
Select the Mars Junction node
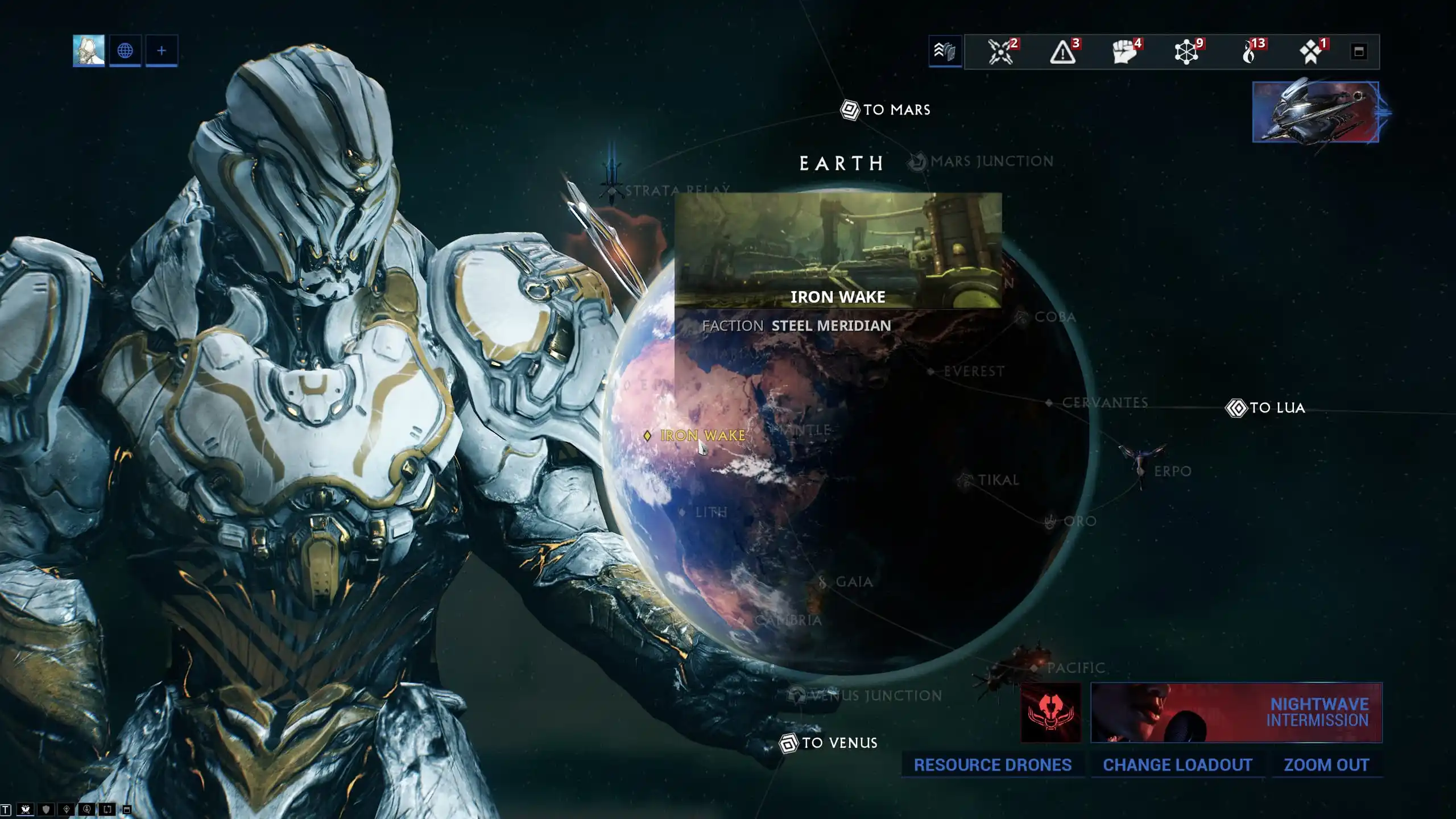(983, 162)
